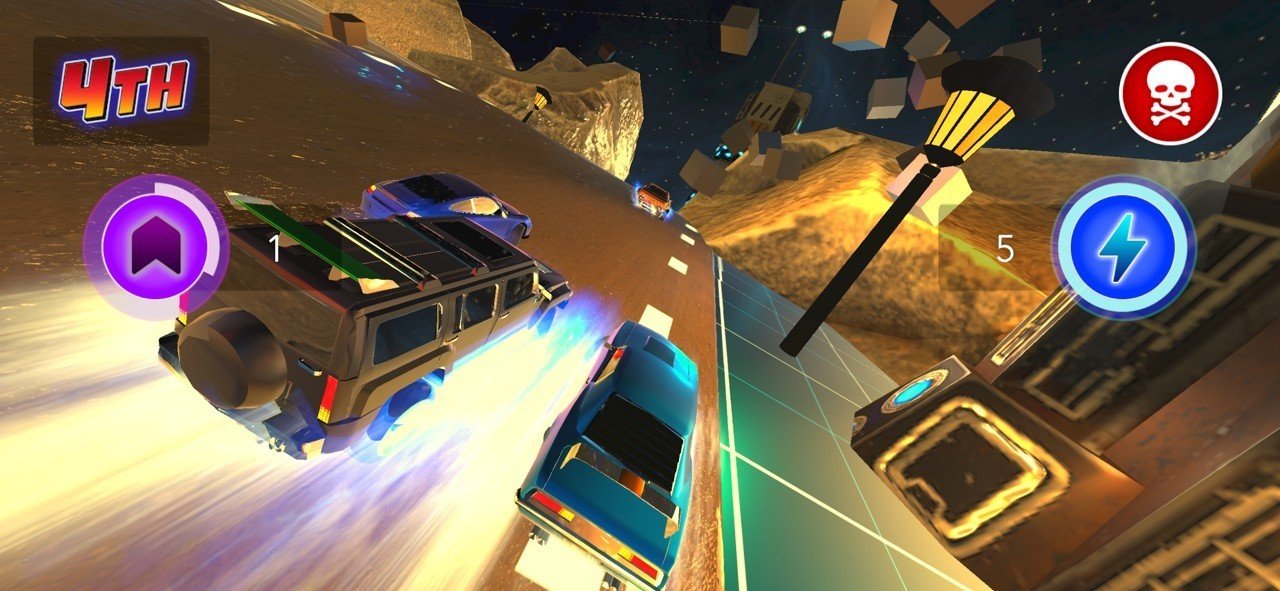Screen dimensions: 1280x591
Task: Tap the red skull and crossbones button
Action: coord(1170,94)
